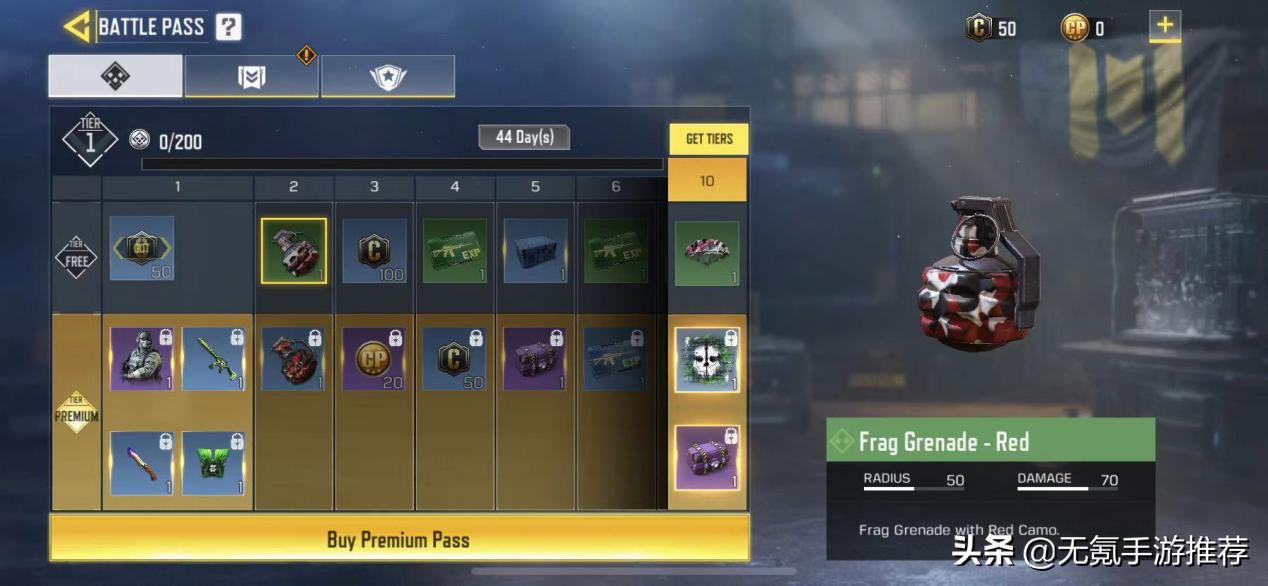The image size is (1268, 586).
Task: Select the premium soldier character skin
Action: [x=142, y=359]
